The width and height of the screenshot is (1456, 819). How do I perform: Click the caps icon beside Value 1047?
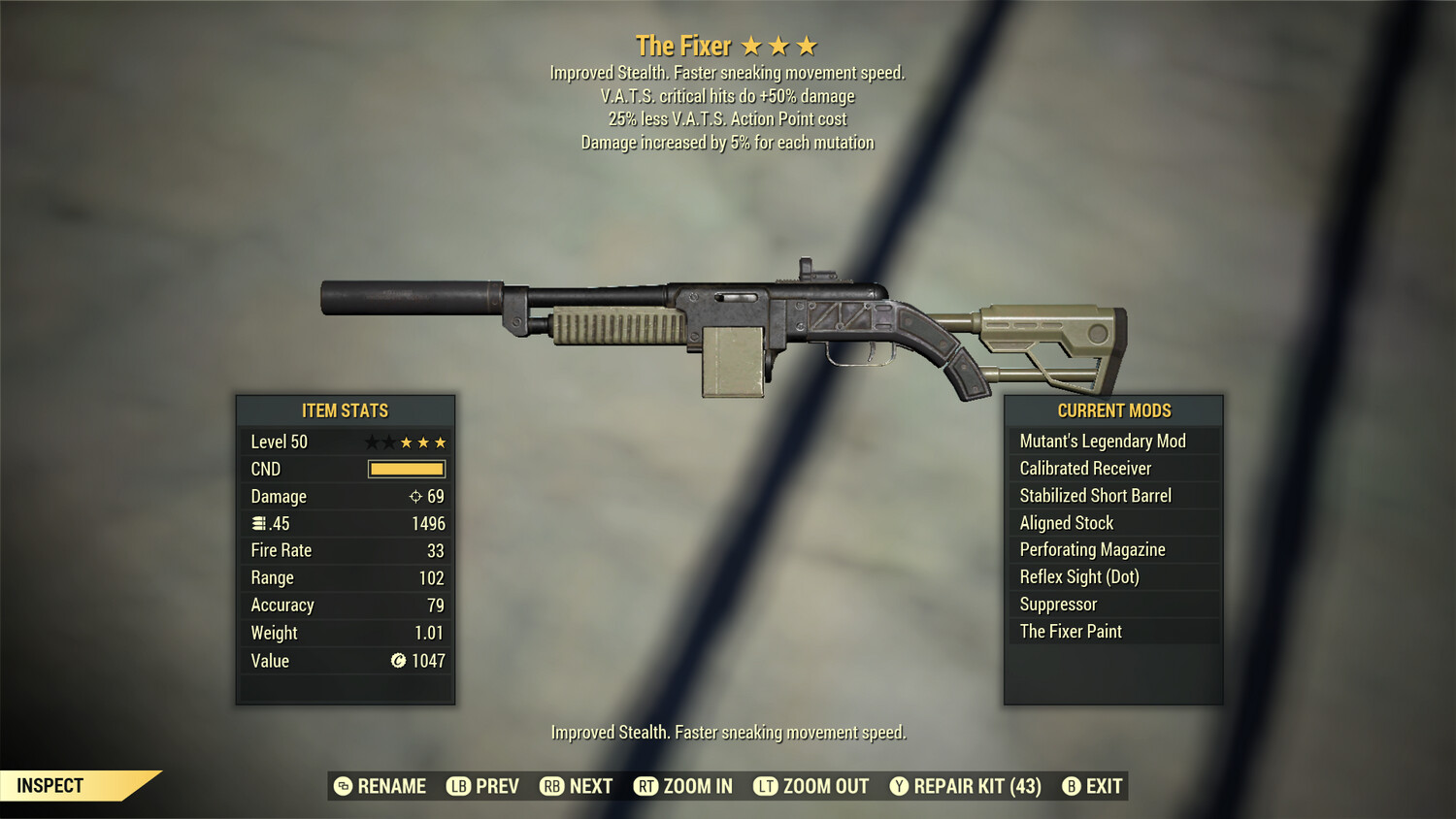click(398, 661)
